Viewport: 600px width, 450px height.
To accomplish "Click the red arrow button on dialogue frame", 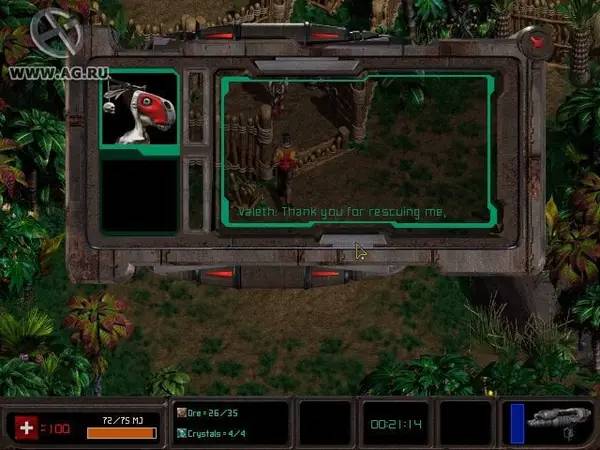I will click(537, 42).
